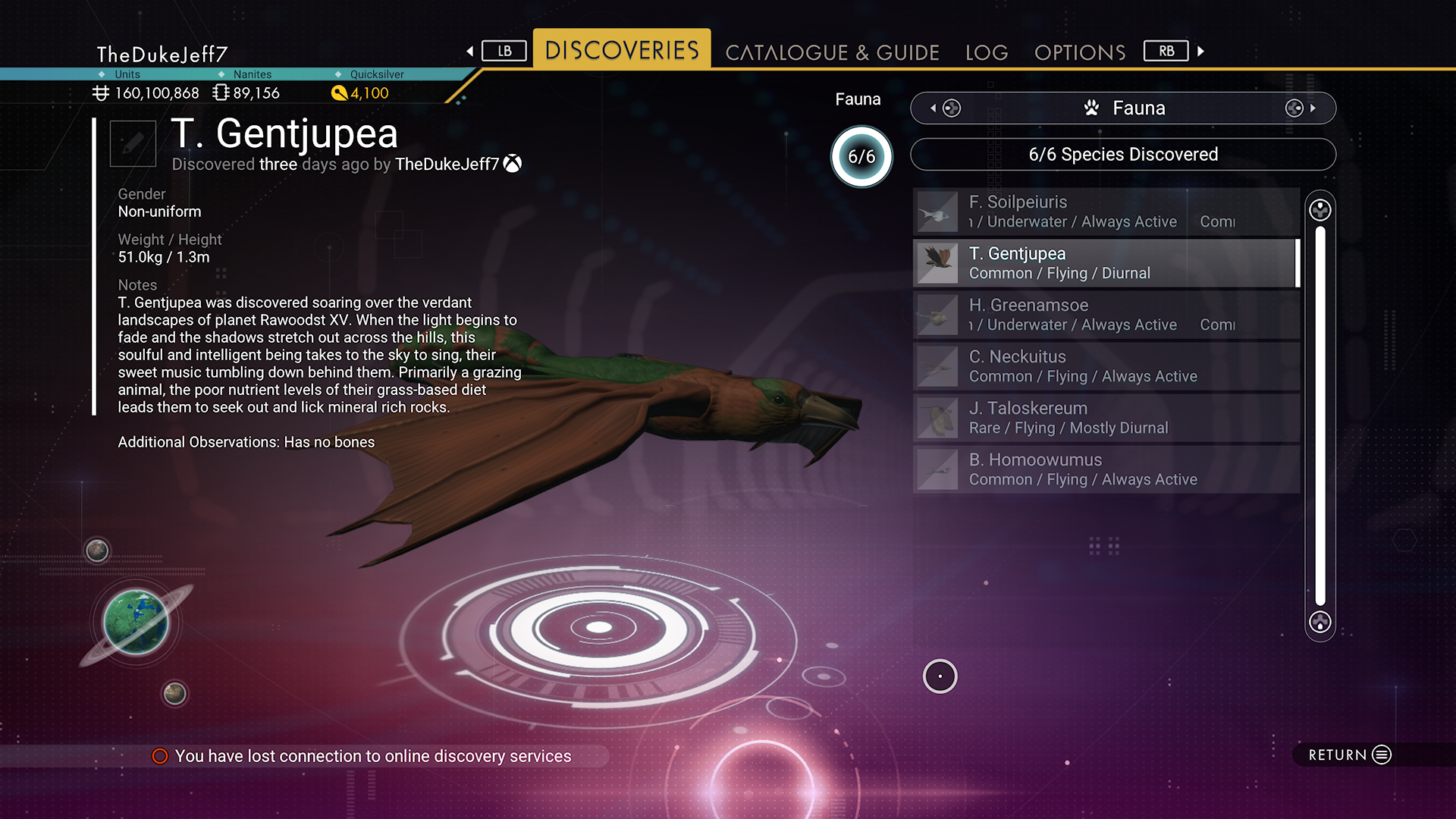Viewport: 1456px width, 819px height.
Task: Select F. Soilpeiuris in the fauna list
Action: [x=1106, y=212]
